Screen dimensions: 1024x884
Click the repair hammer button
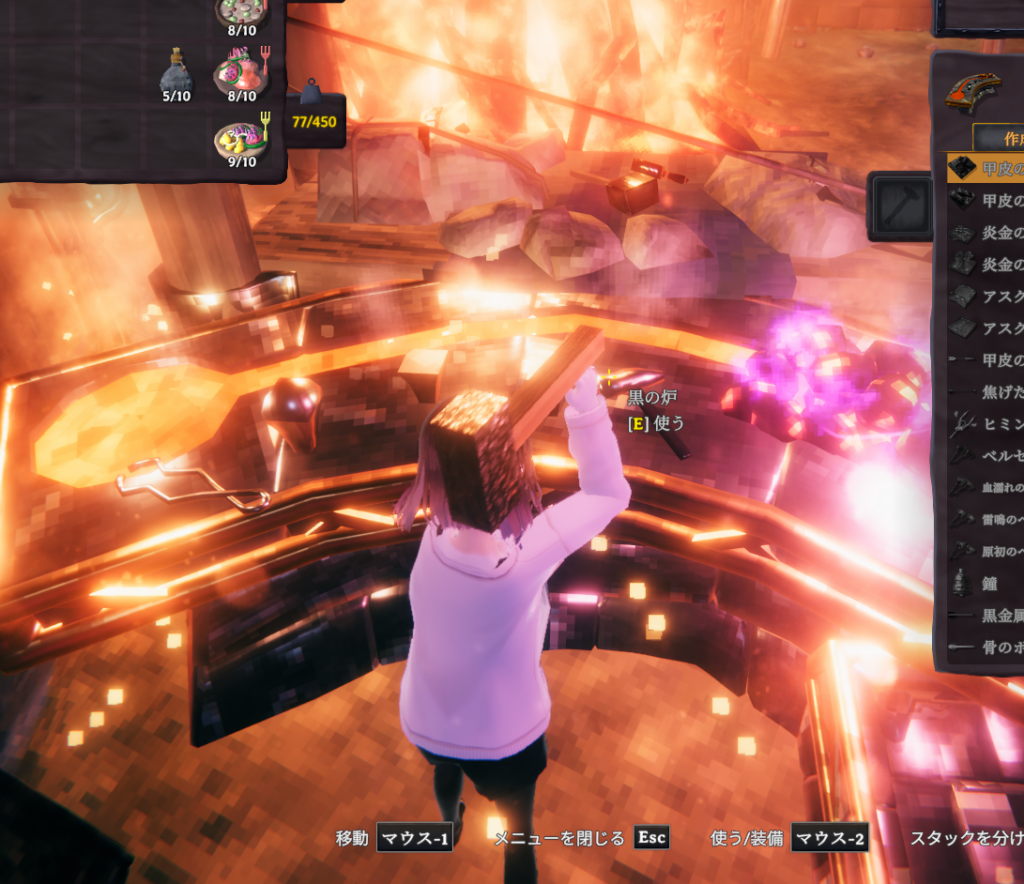[899, 206]
